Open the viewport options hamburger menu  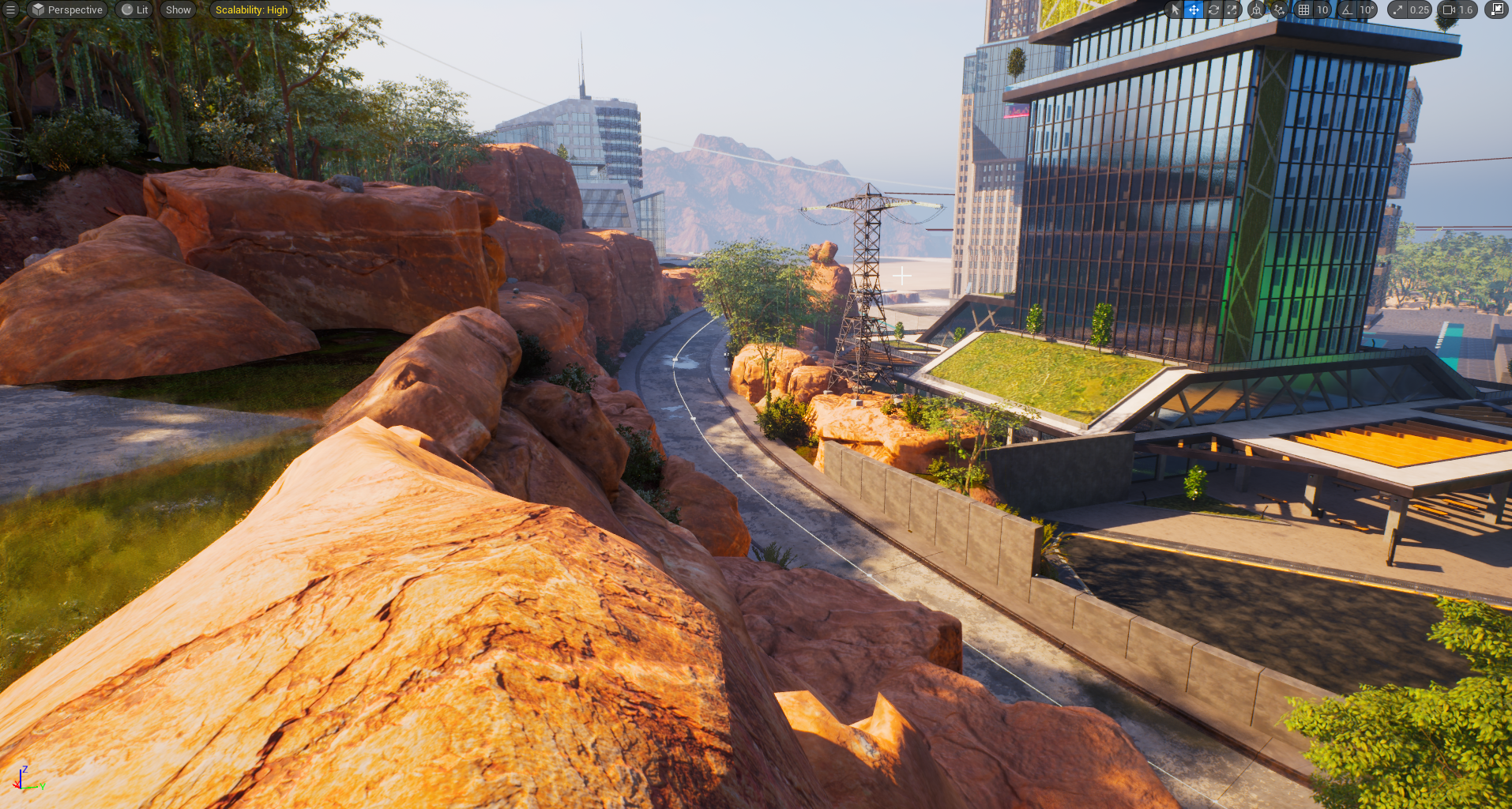(x=10, y=9)
